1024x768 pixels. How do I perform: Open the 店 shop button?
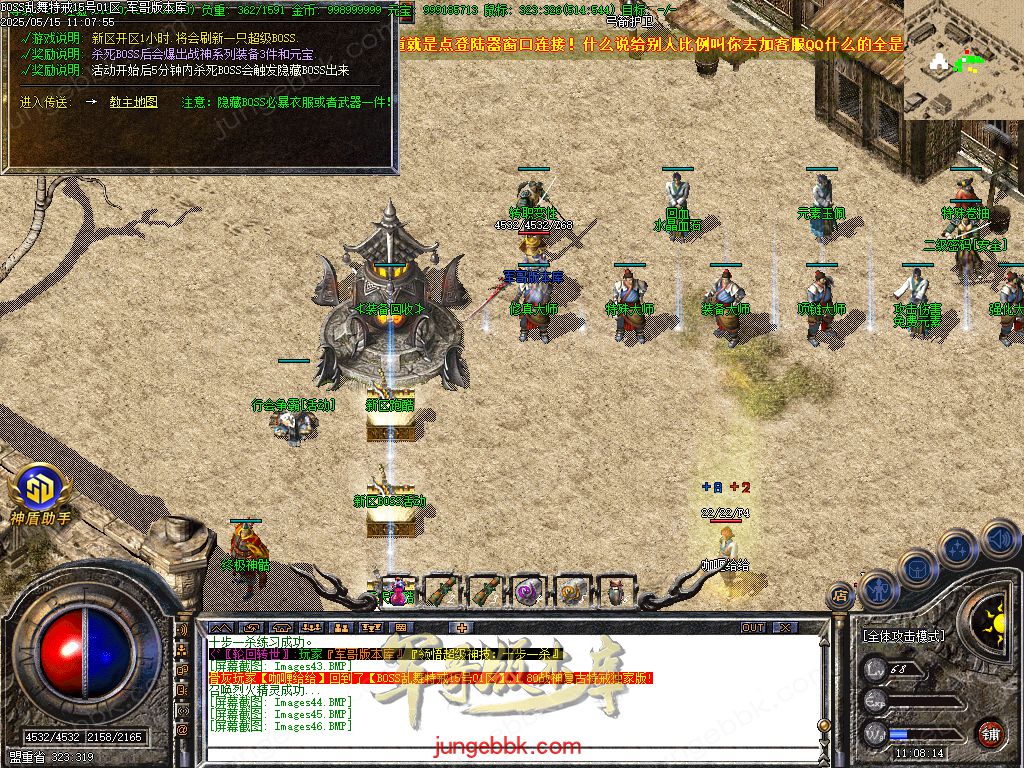840,597
